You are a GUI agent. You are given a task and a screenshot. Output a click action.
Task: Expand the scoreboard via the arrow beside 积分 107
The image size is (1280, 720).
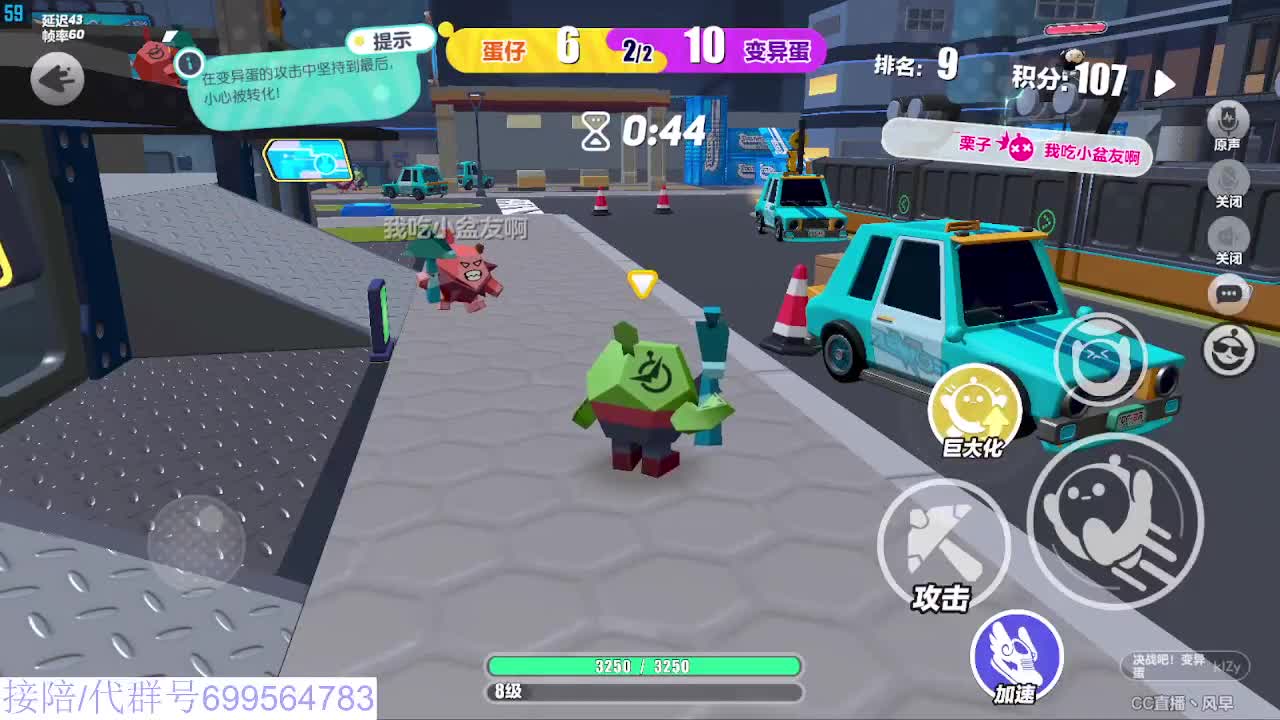(x=1163, y=85)
